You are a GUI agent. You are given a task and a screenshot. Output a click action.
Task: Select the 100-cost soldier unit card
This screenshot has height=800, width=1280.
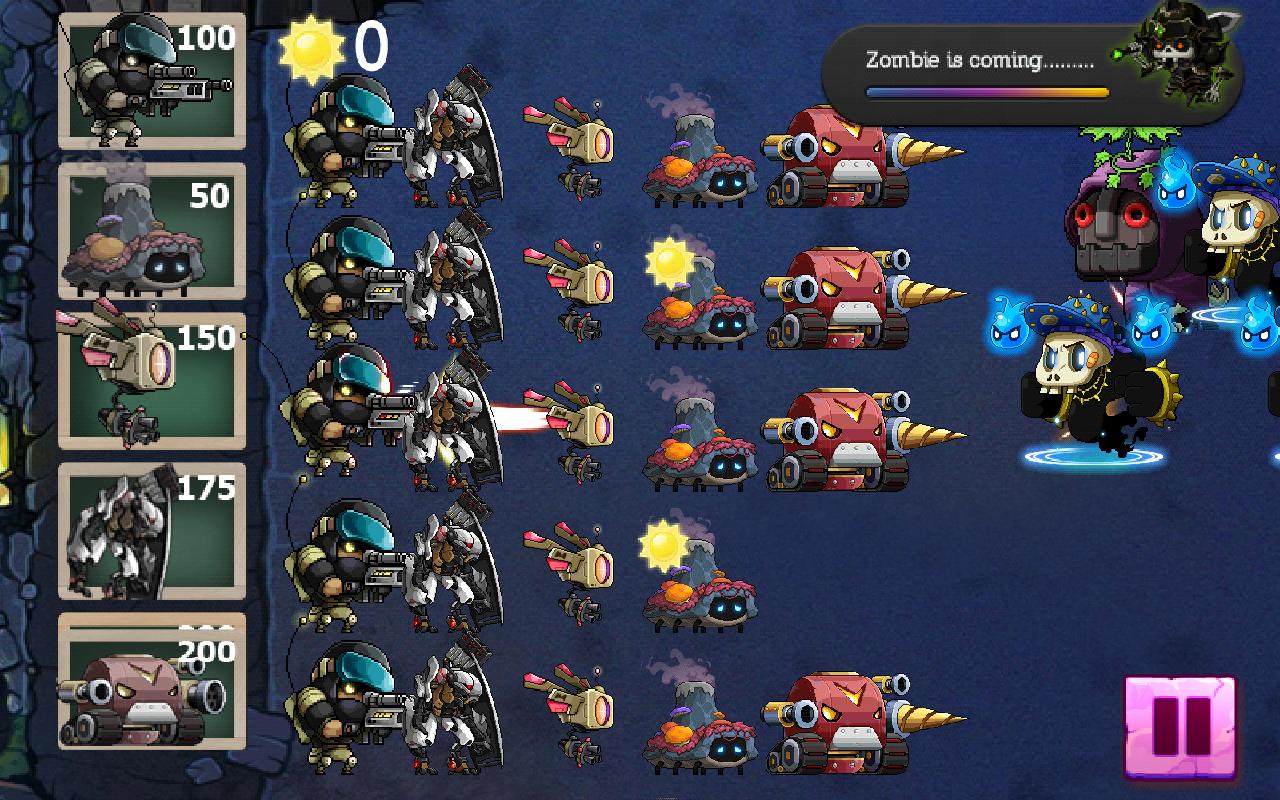click(150, 80)
